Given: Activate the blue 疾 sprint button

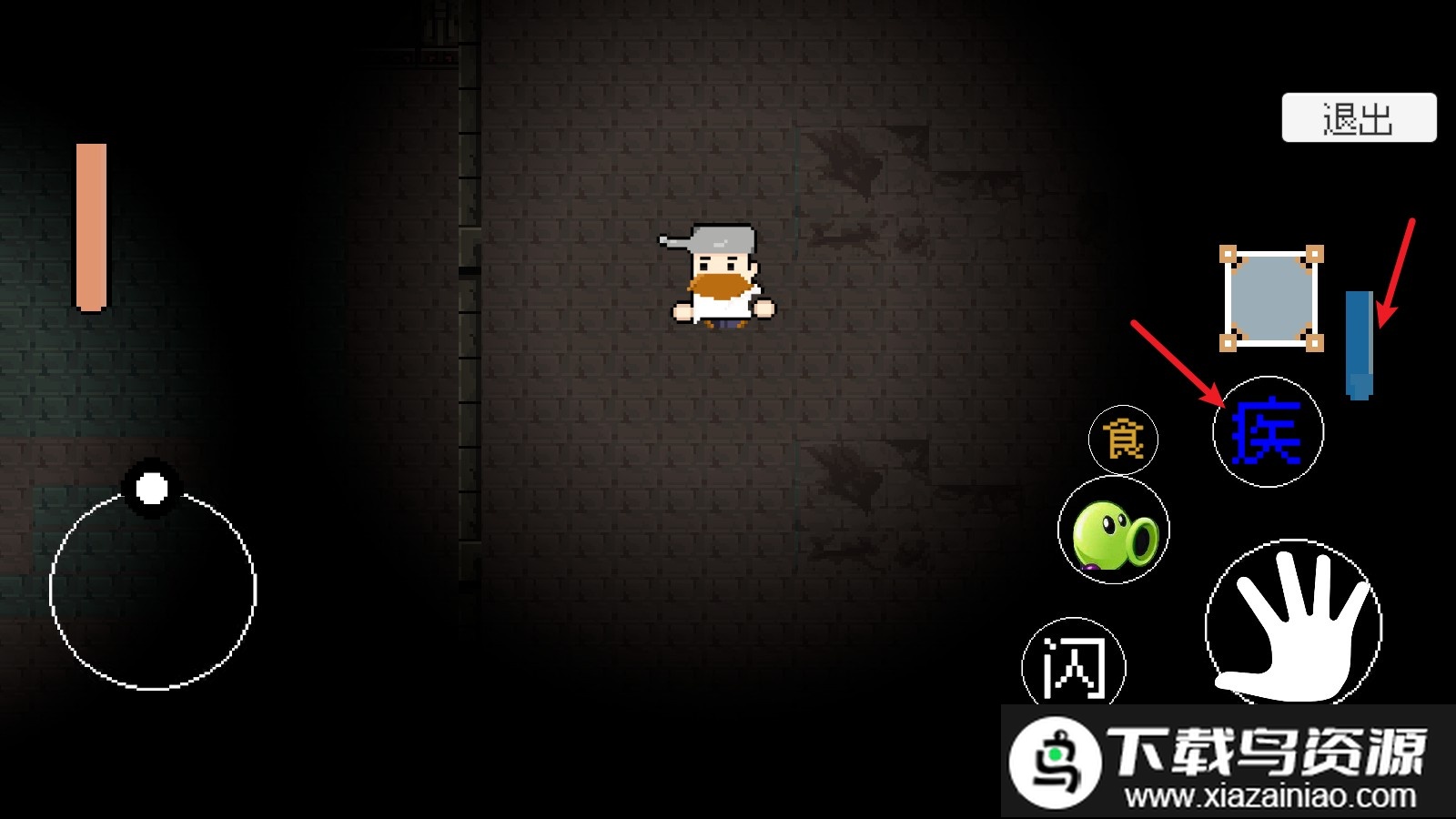Looking at the screenshot, I should tap(1268, 432).
